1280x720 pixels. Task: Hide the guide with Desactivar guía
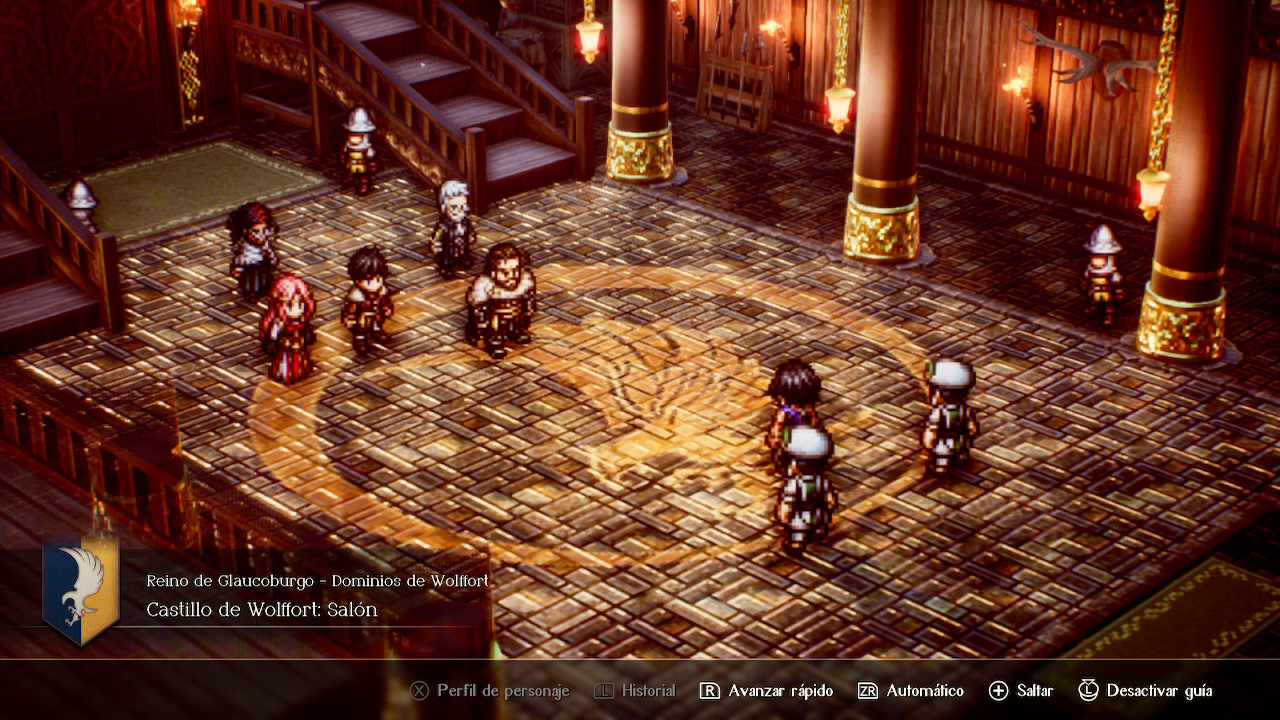1145,691
